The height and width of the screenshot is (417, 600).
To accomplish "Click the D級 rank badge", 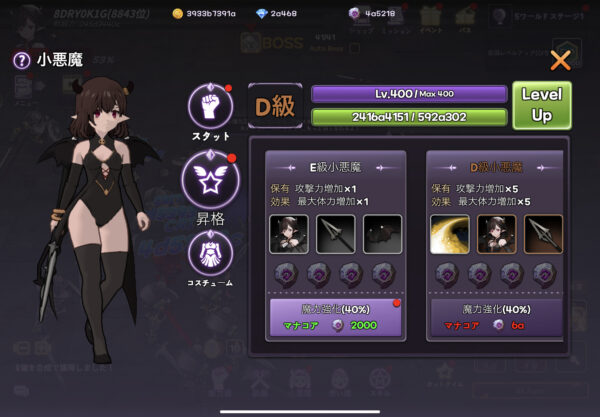I will pyautogui.click(x=276, y=105).
